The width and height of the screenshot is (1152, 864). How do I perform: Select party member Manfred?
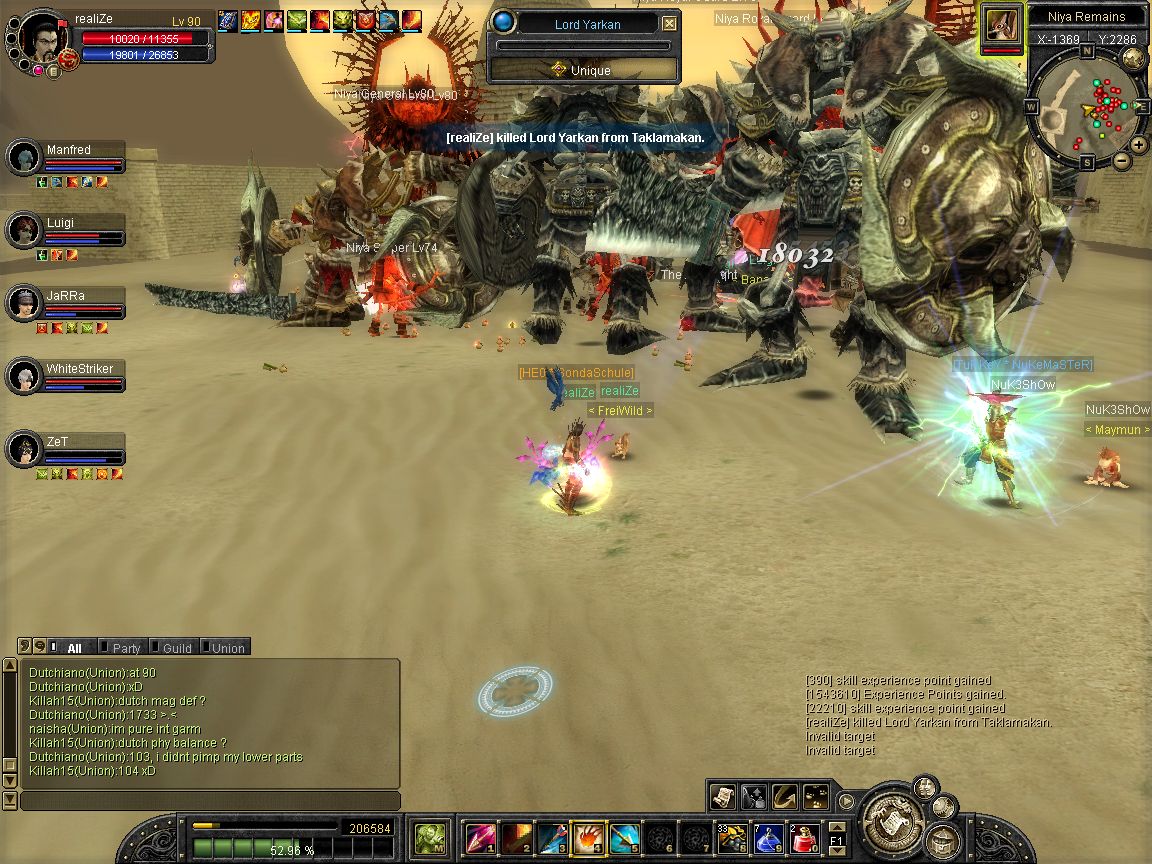coord(68,151)
